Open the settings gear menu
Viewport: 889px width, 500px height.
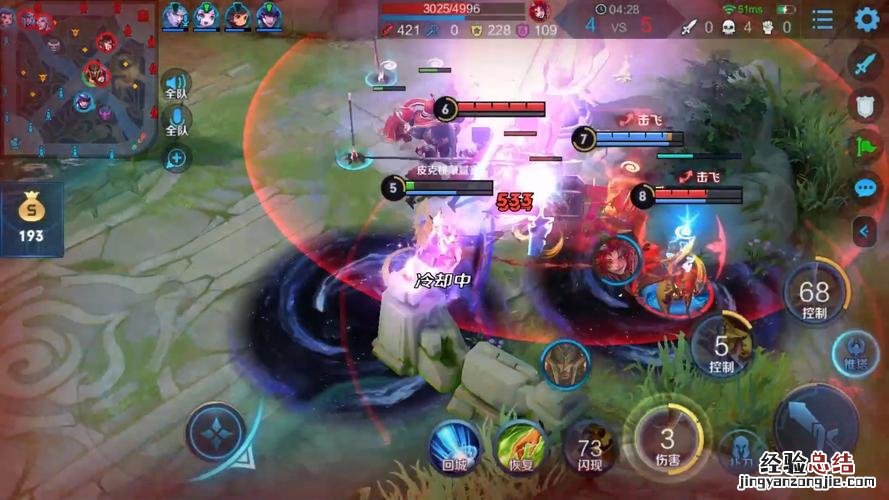[865, 19]
